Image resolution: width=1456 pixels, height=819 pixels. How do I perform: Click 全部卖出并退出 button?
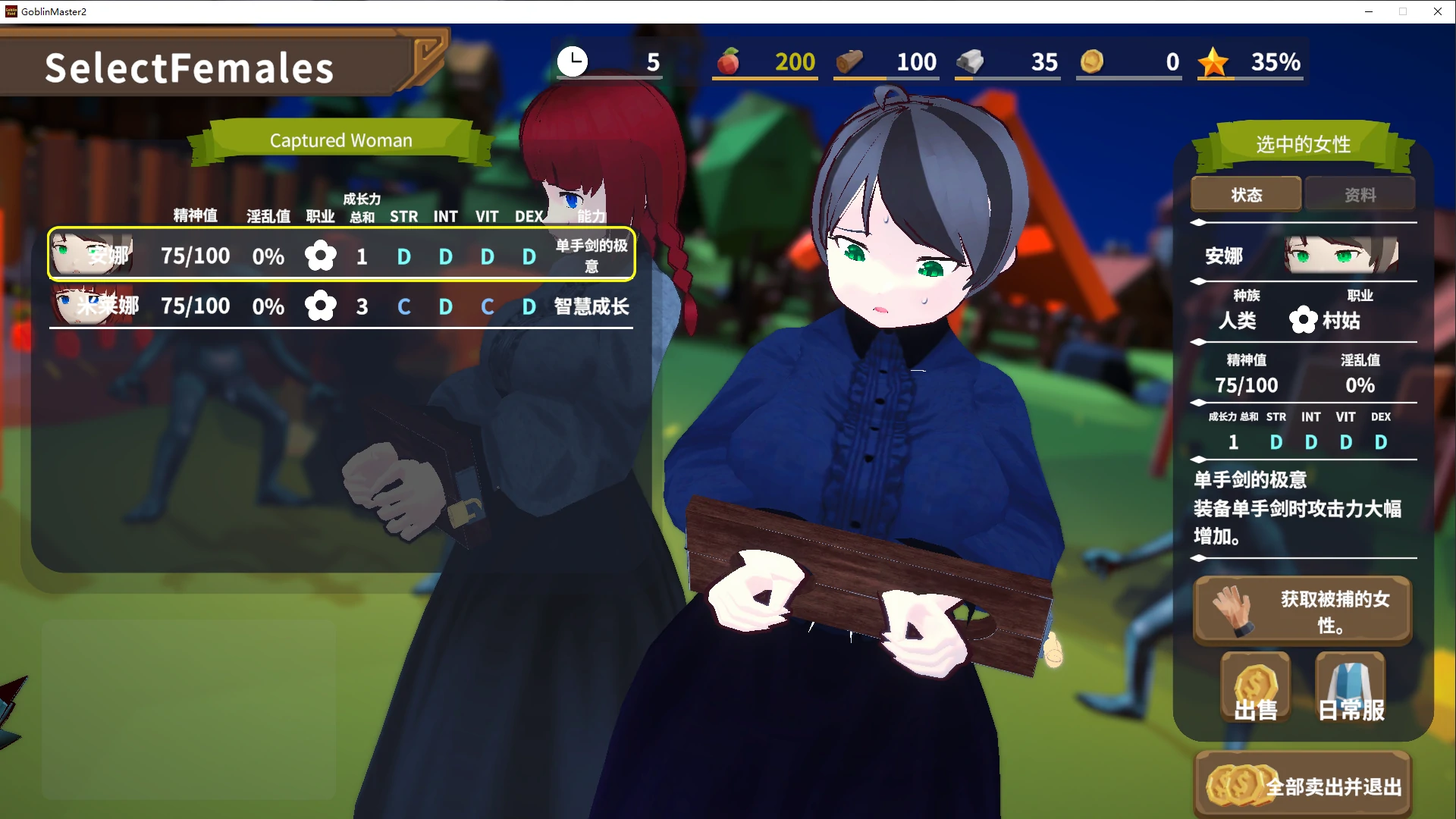(x=1302, y=786)
